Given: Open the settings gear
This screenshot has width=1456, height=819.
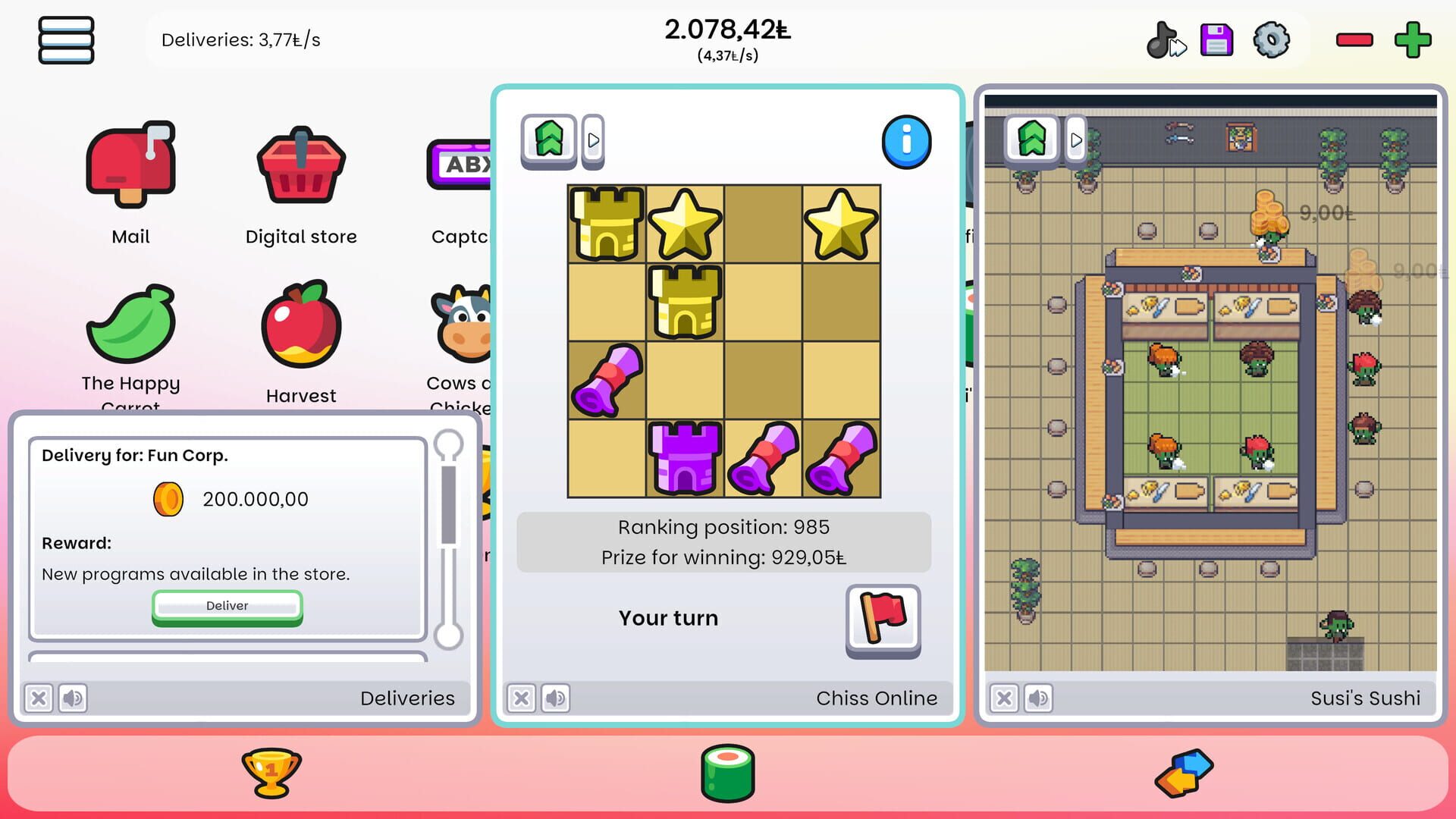Looking at the screenshot, I should click(x=1271, y=40).
